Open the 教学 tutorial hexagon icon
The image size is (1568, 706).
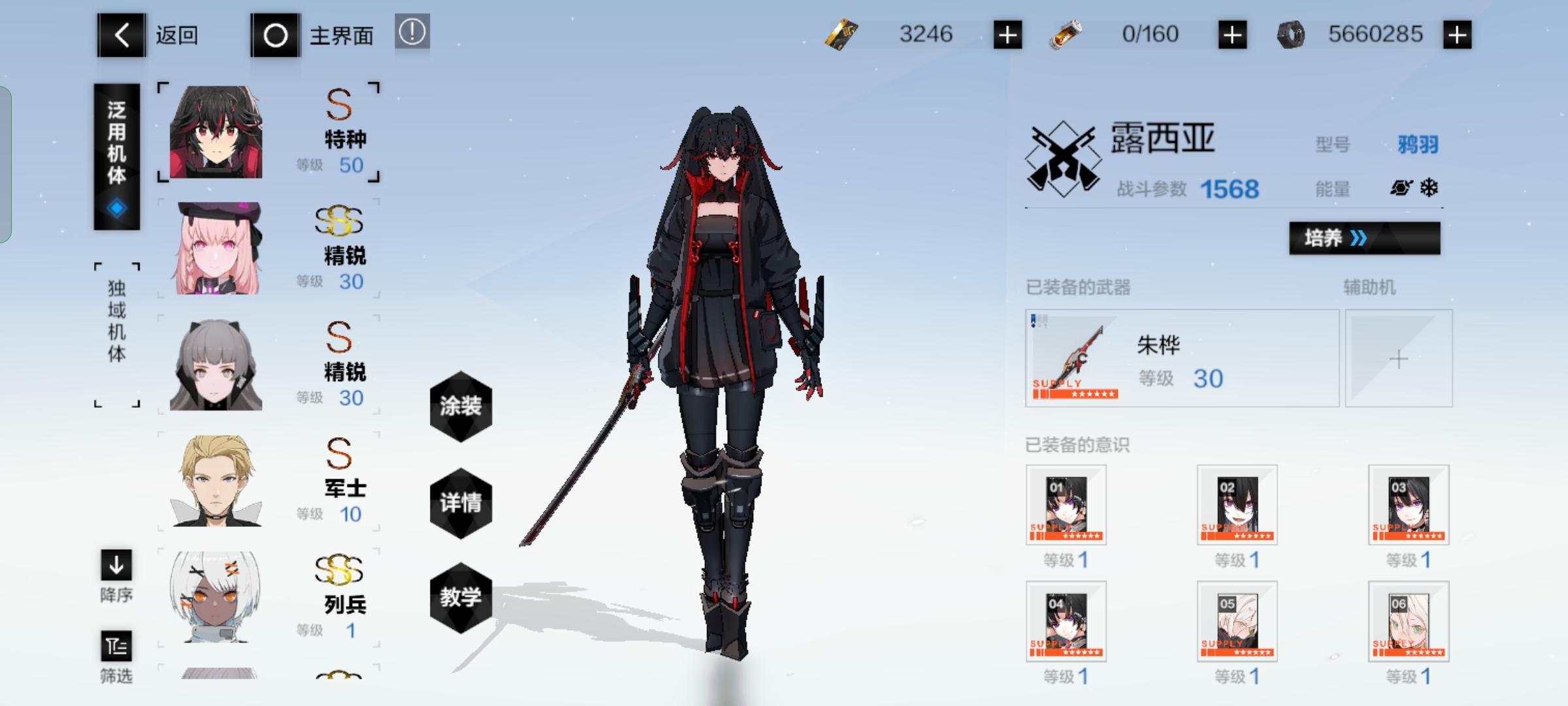(461, 597)
